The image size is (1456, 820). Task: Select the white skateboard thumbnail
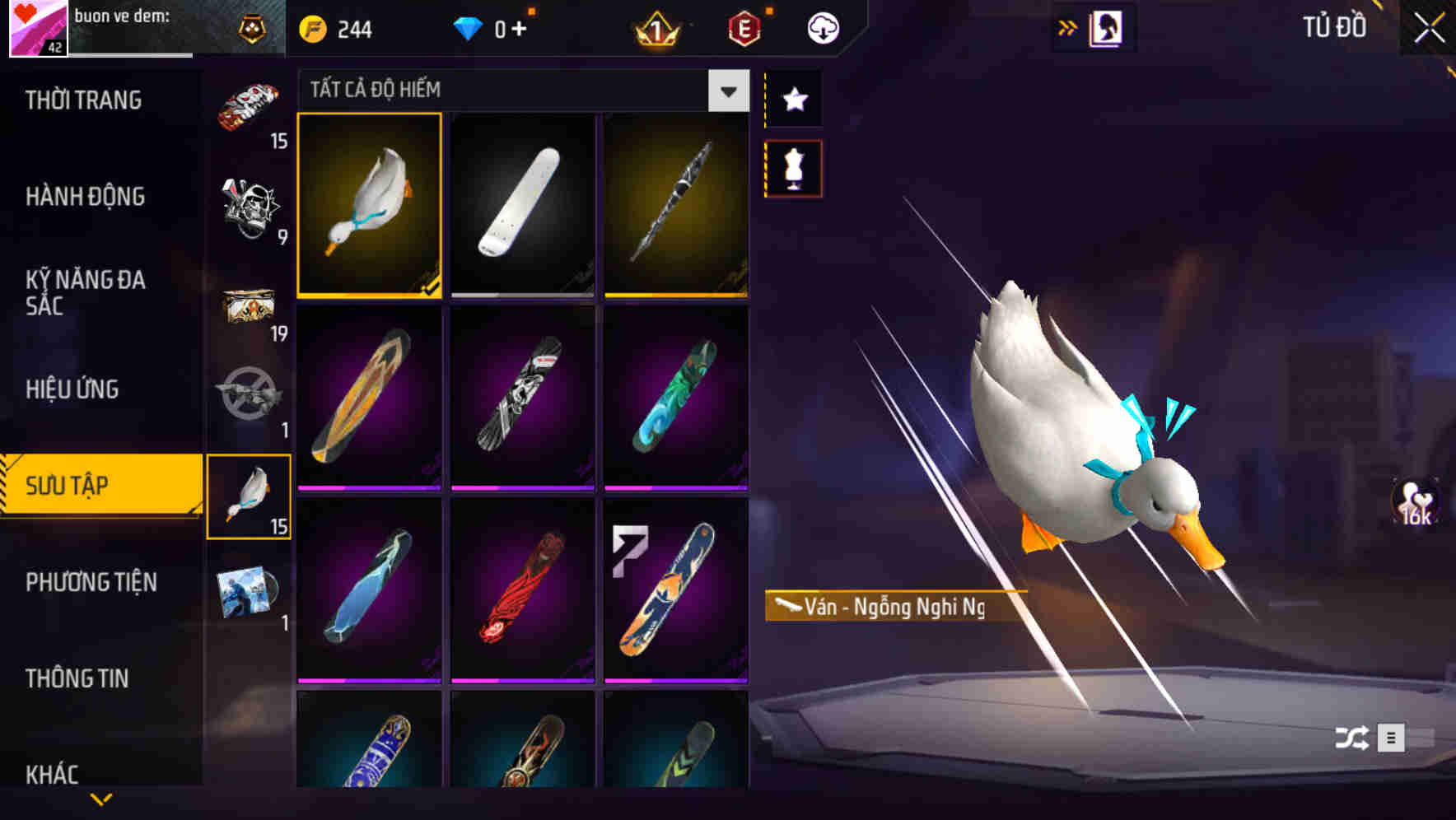[524, 206]
